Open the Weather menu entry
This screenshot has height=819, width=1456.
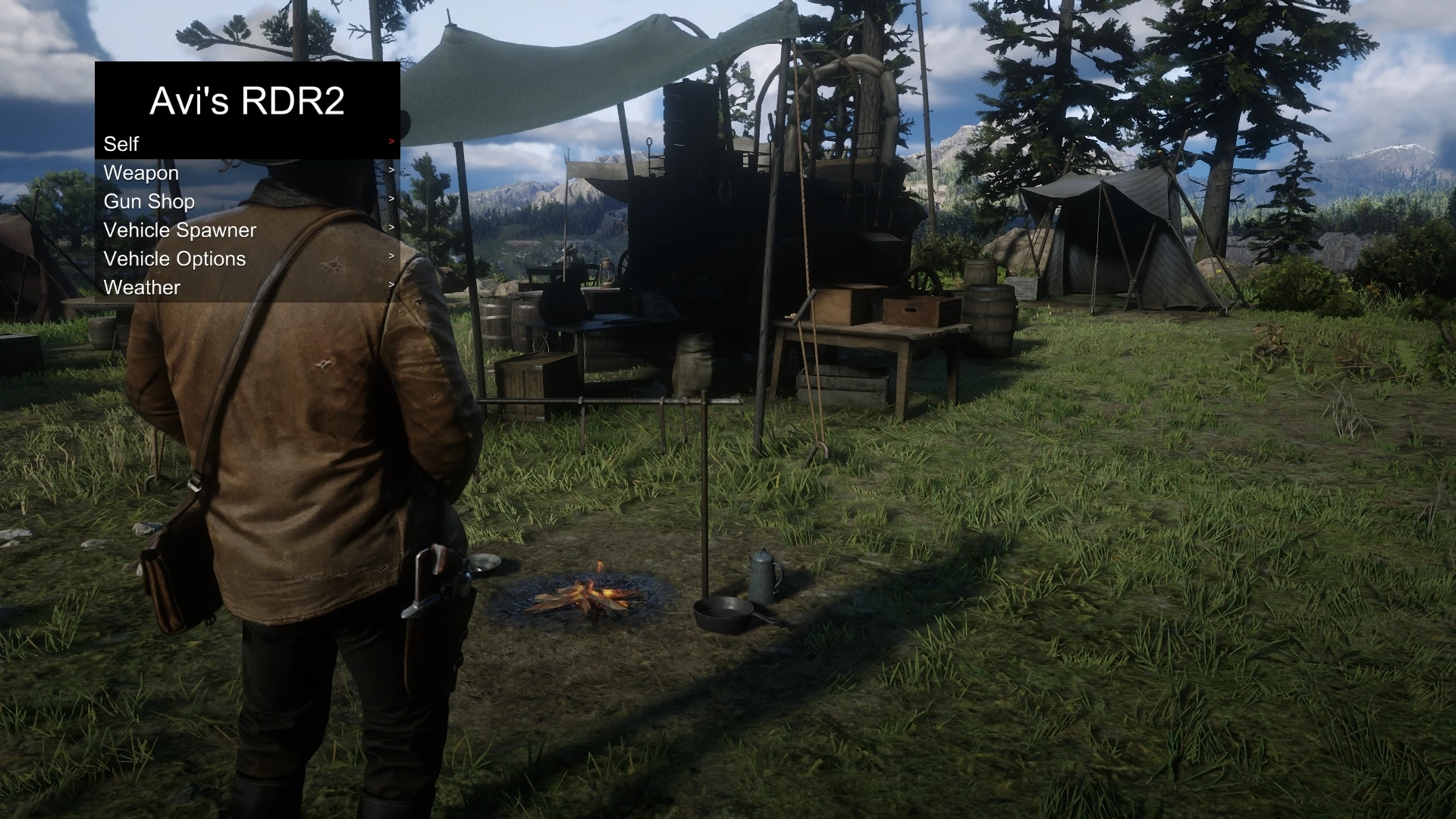click(143, 287)
